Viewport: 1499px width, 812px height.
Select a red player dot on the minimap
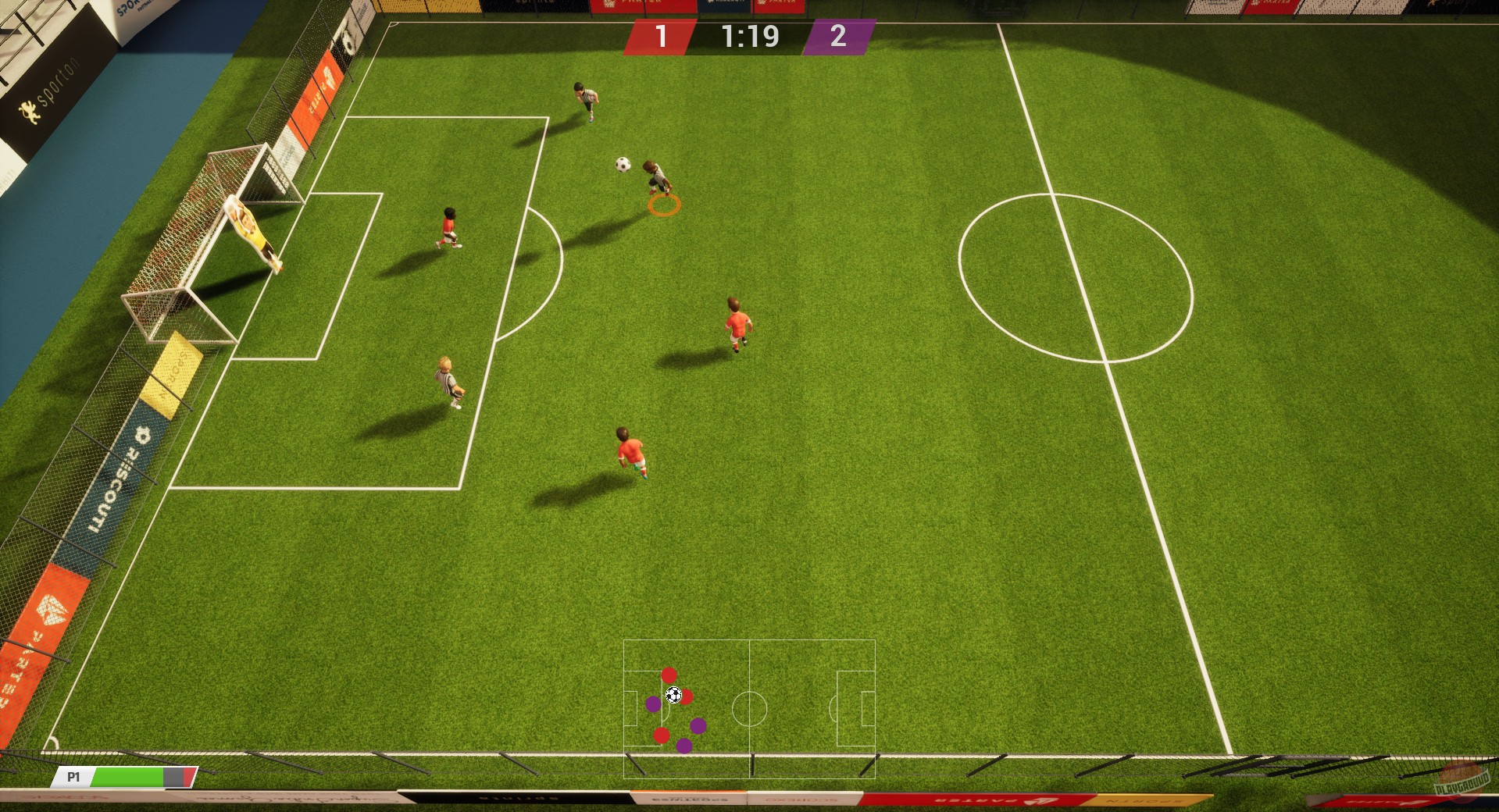click(x=669, y=676)
